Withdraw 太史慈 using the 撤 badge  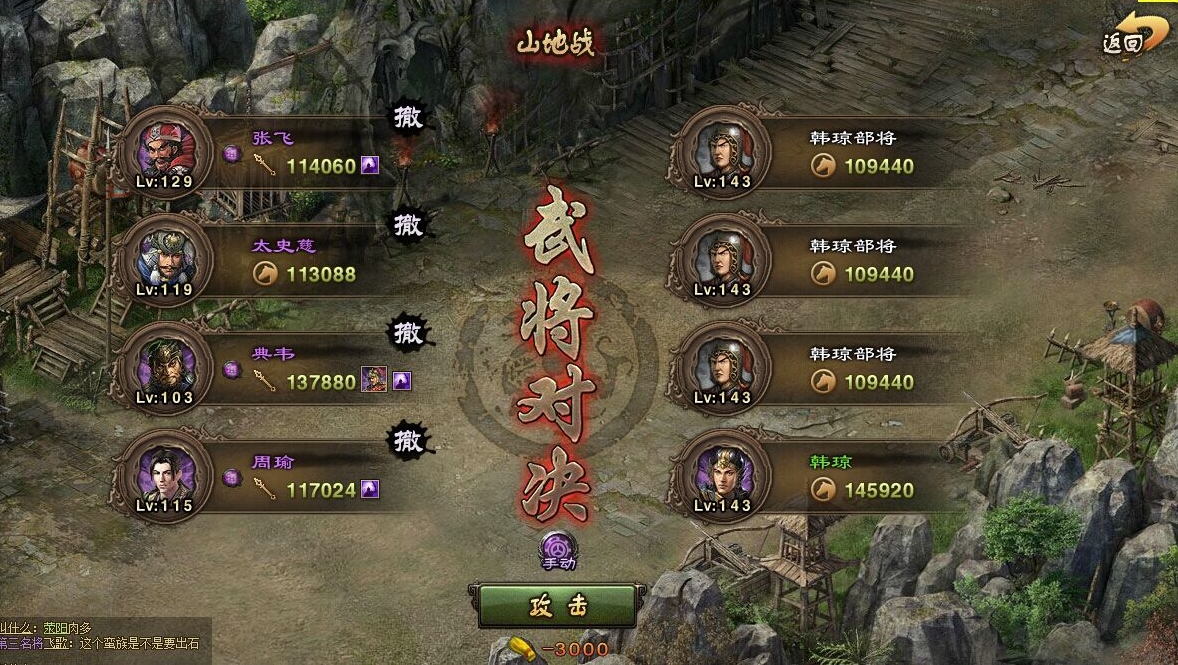(408, 226)
